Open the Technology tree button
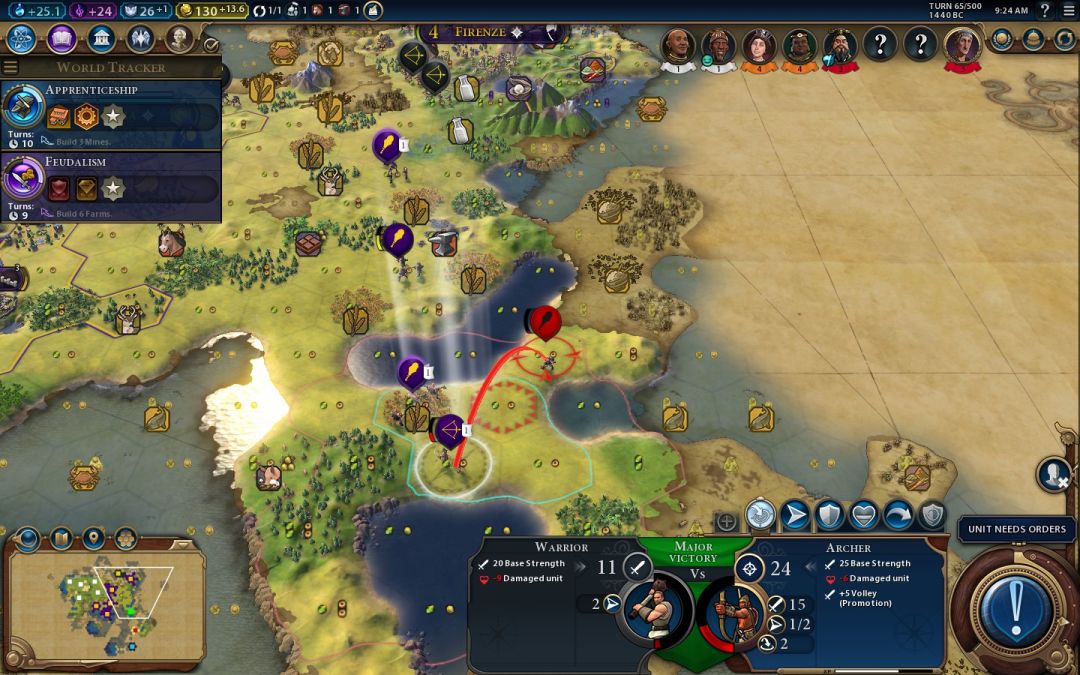 (x=22, y=39)
